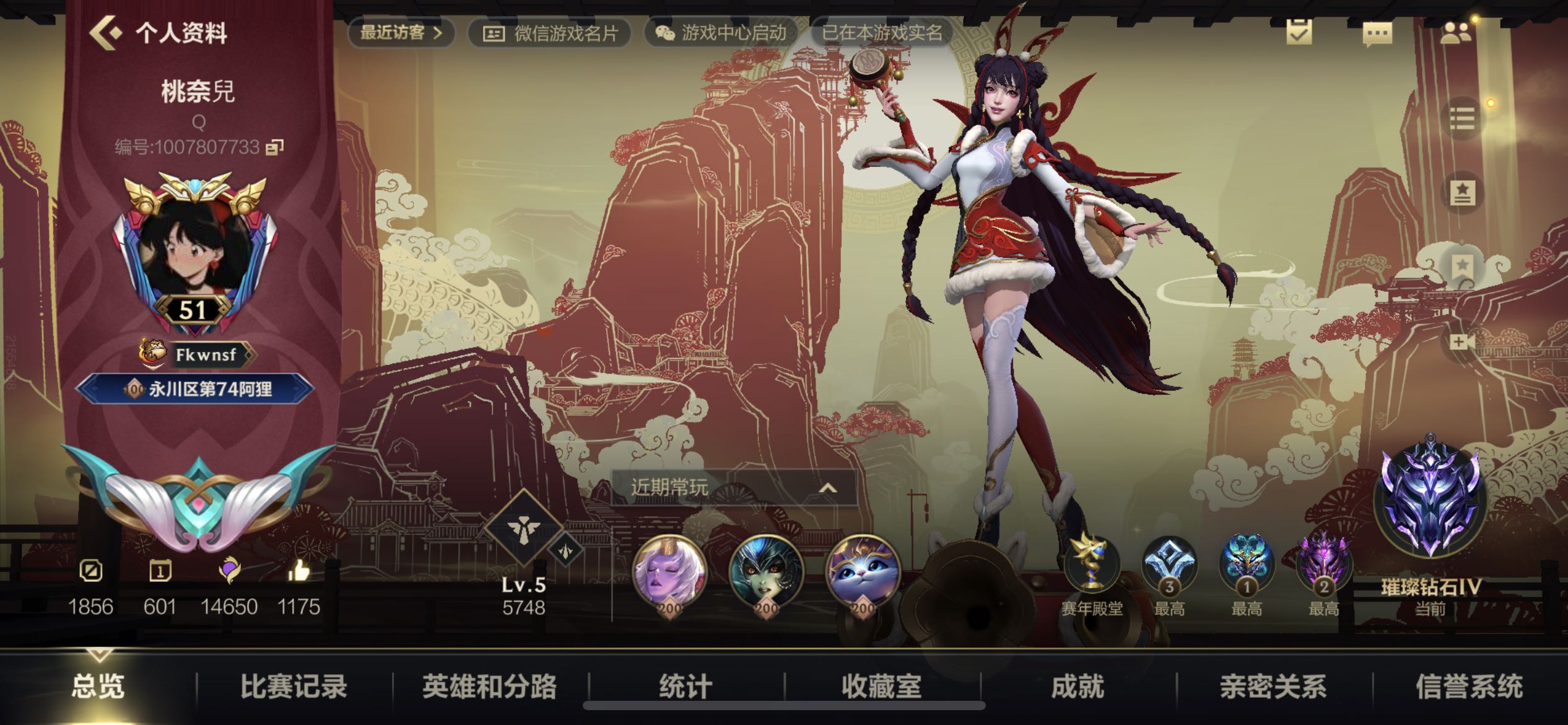This screenshot has height=725, width=1568.
Task: Open the friends list icon
Action: [x=1455, y=33]
